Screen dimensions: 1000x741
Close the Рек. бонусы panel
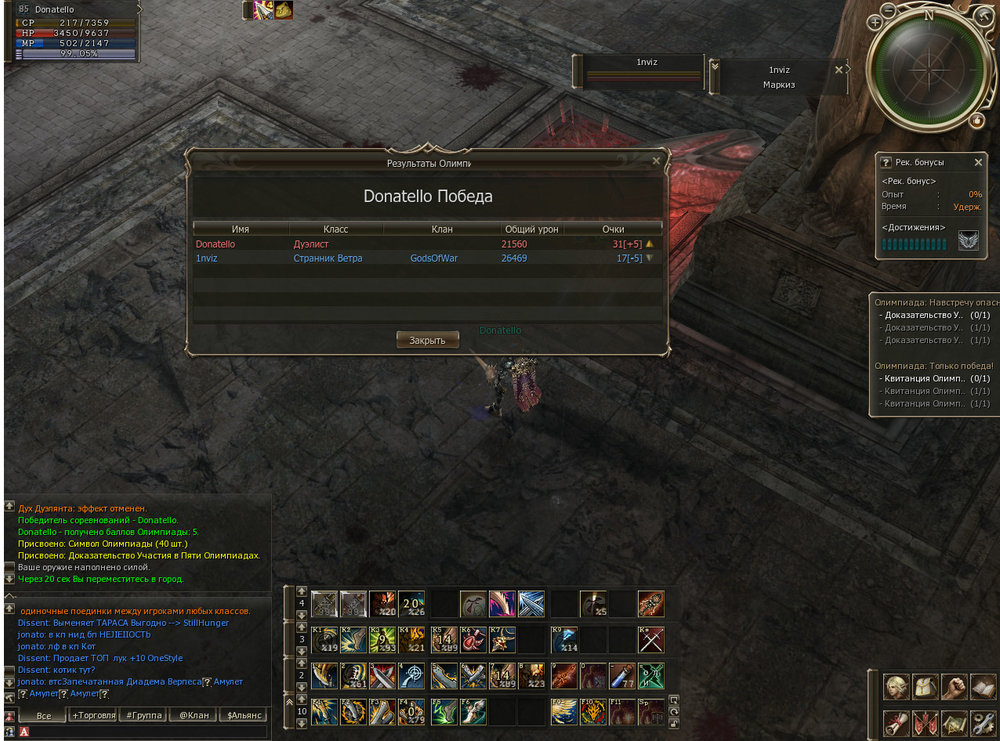tap(978, 162)
